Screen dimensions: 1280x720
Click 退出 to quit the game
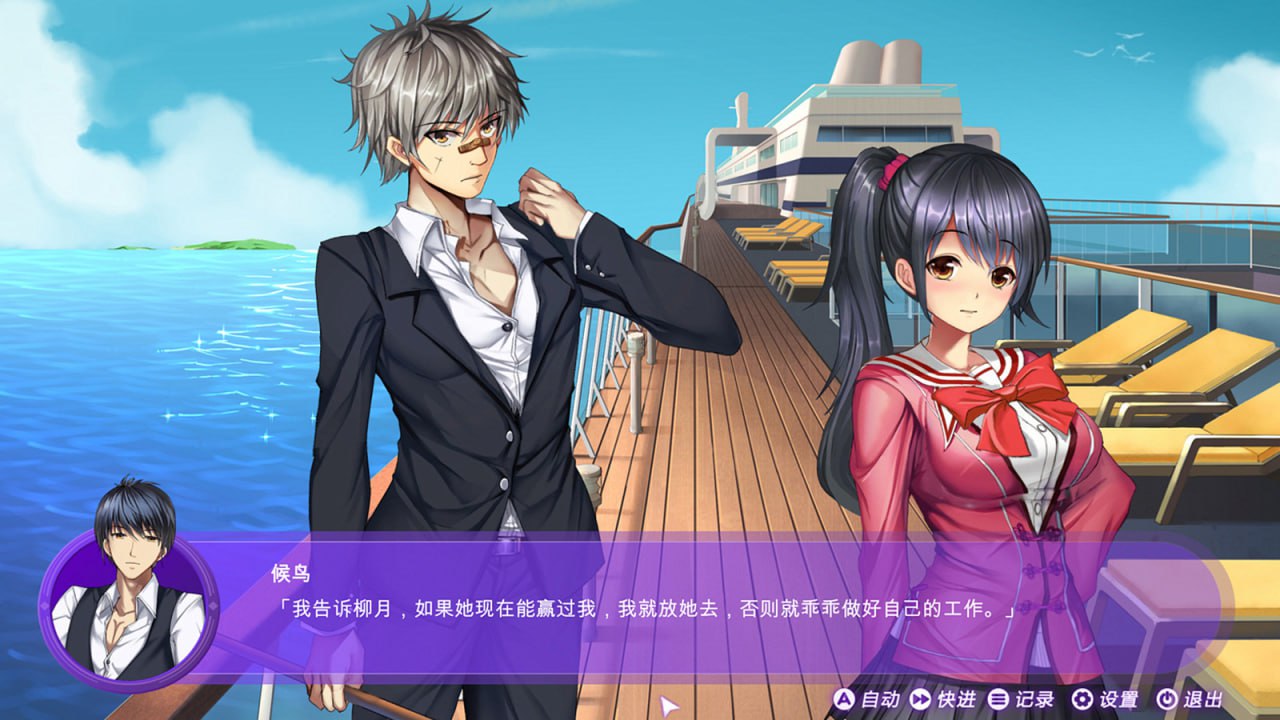tap(1203, 698)
